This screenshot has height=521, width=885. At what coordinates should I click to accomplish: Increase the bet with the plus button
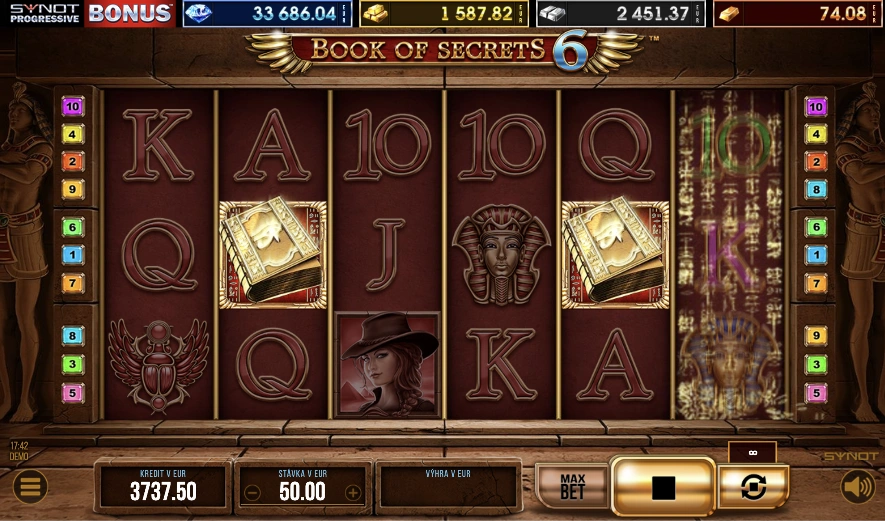(x=352, y=492)
